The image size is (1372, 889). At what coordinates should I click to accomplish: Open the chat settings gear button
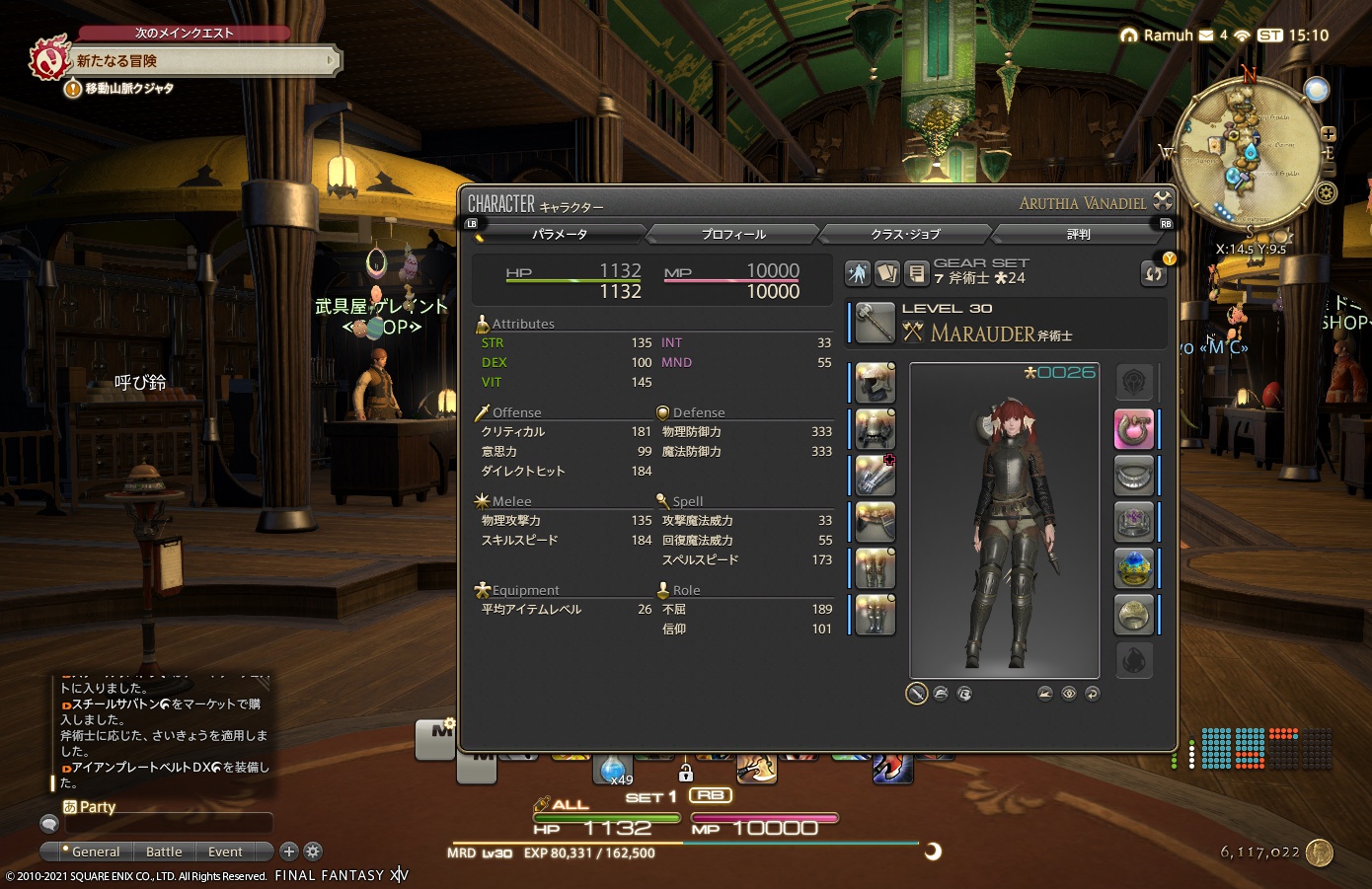click(x=313, y=852)
